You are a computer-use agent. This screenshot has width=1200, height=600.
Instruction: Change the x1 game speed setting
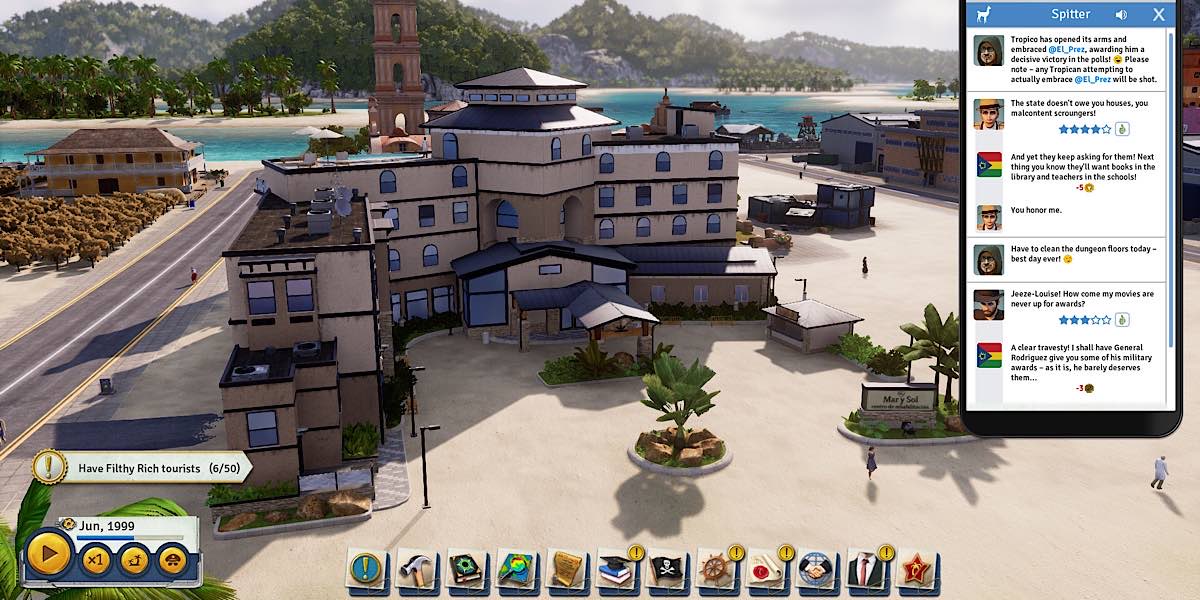95,559
